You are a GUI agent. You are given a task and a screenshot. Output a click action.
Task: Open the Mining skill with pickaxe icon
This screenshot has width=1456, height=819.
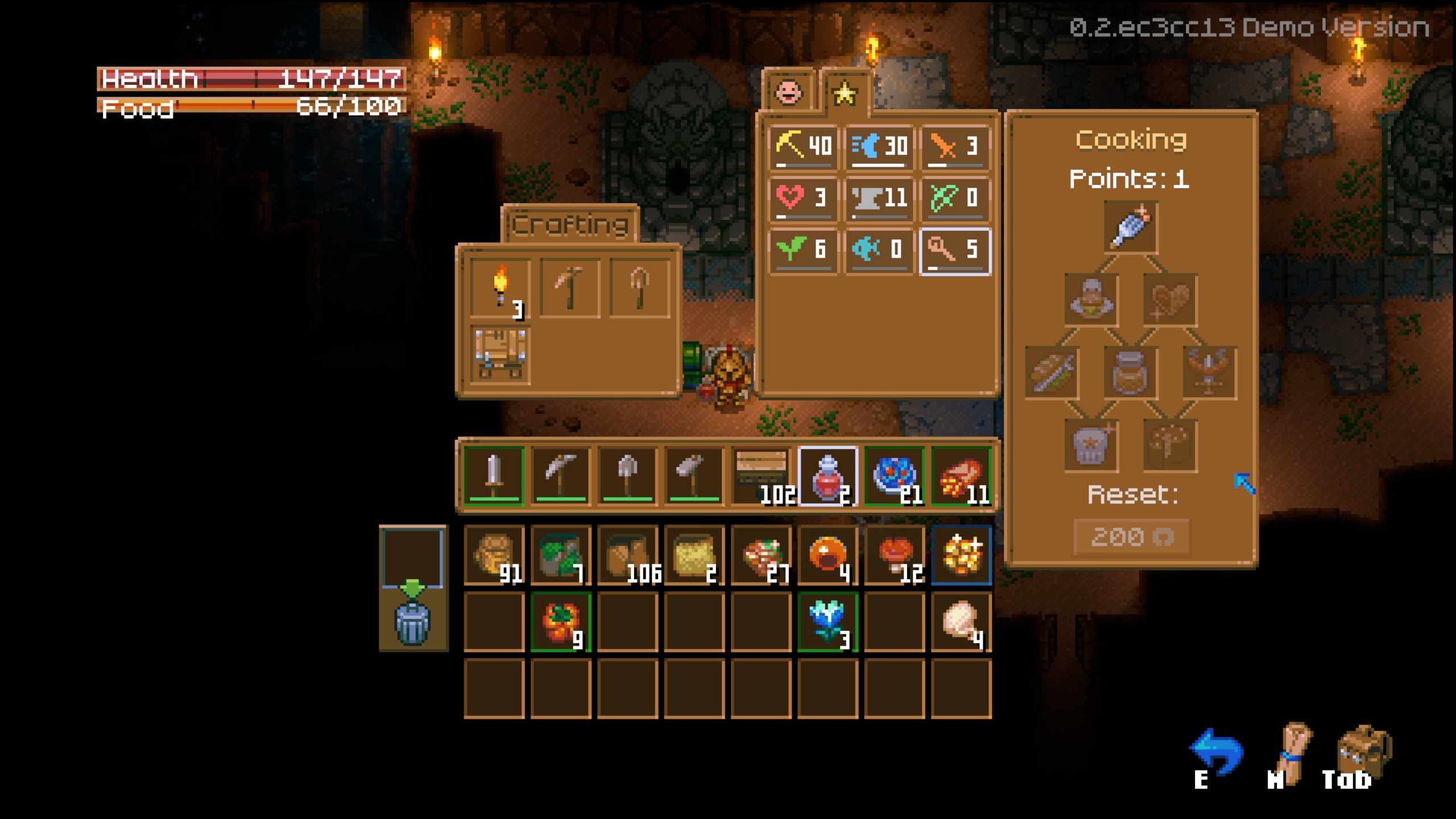pos(803,147)
